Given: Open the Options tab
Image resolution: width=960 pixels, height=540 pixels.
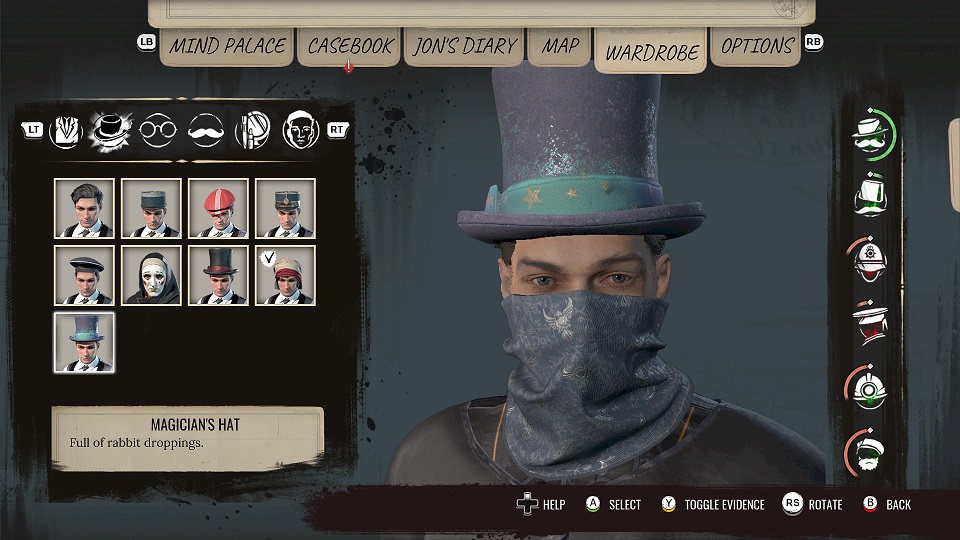Looking at the screenshot, I should point(757,46).
